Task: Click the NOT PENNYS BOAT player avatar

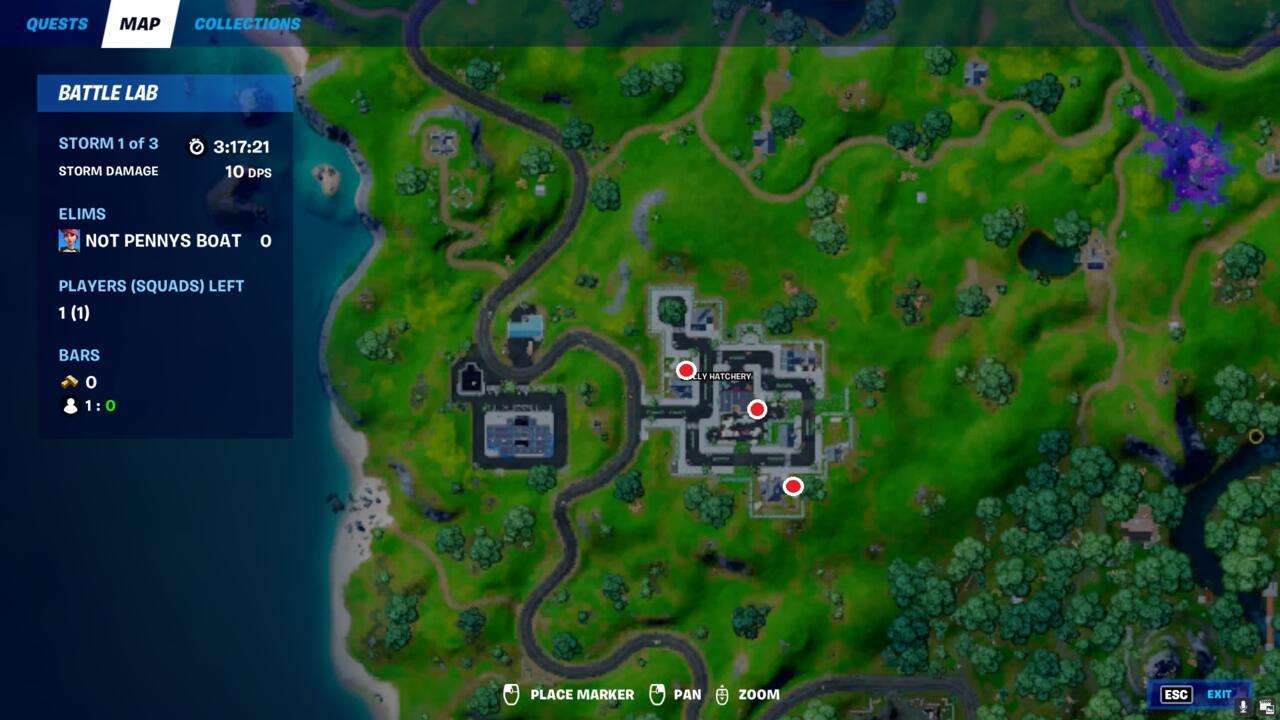Action: (x=69, y=240)
